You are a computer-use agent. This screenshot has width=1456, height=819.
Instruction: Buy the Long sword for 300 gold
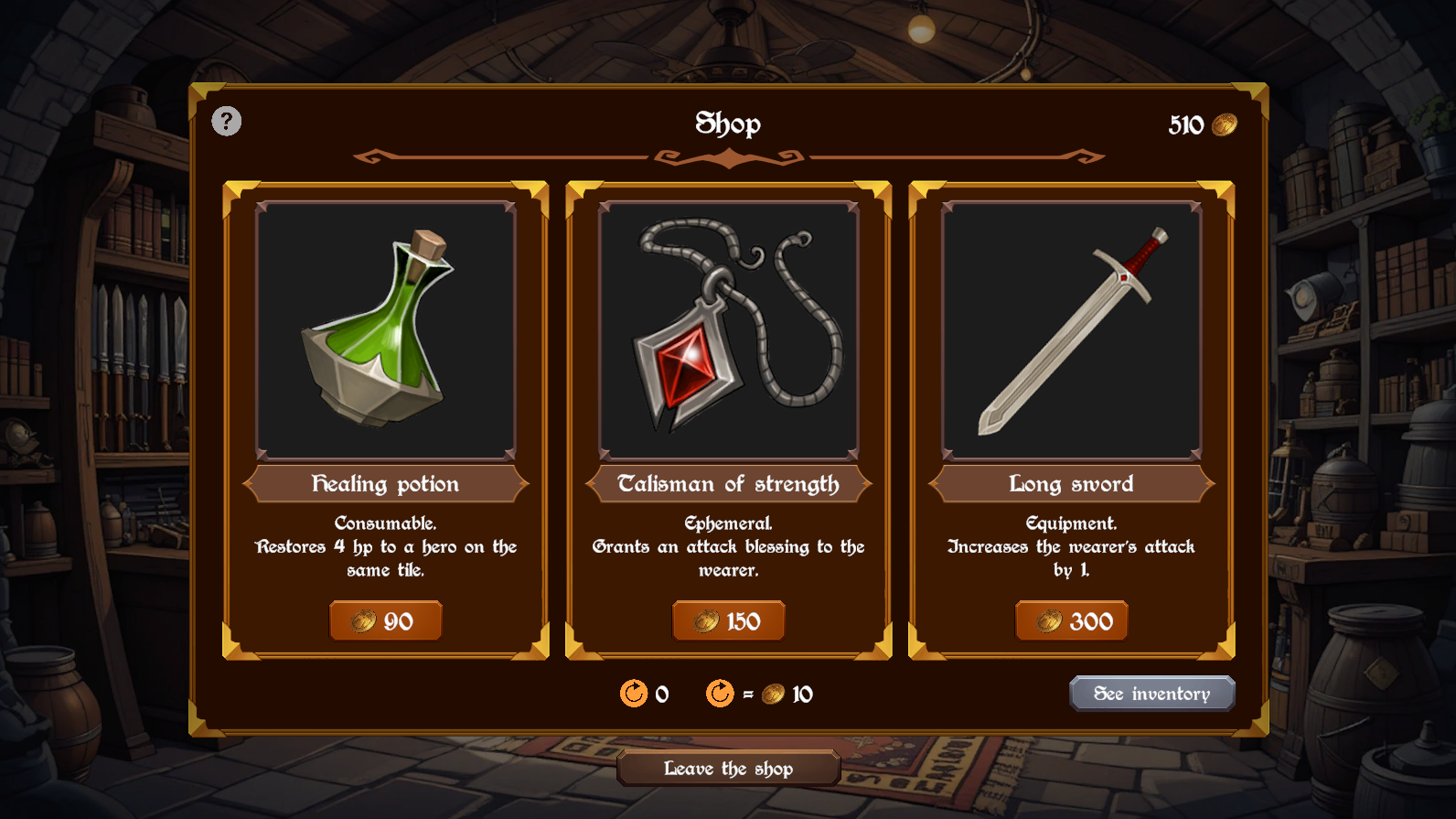pyautogui.click(x=1071, y=621)
